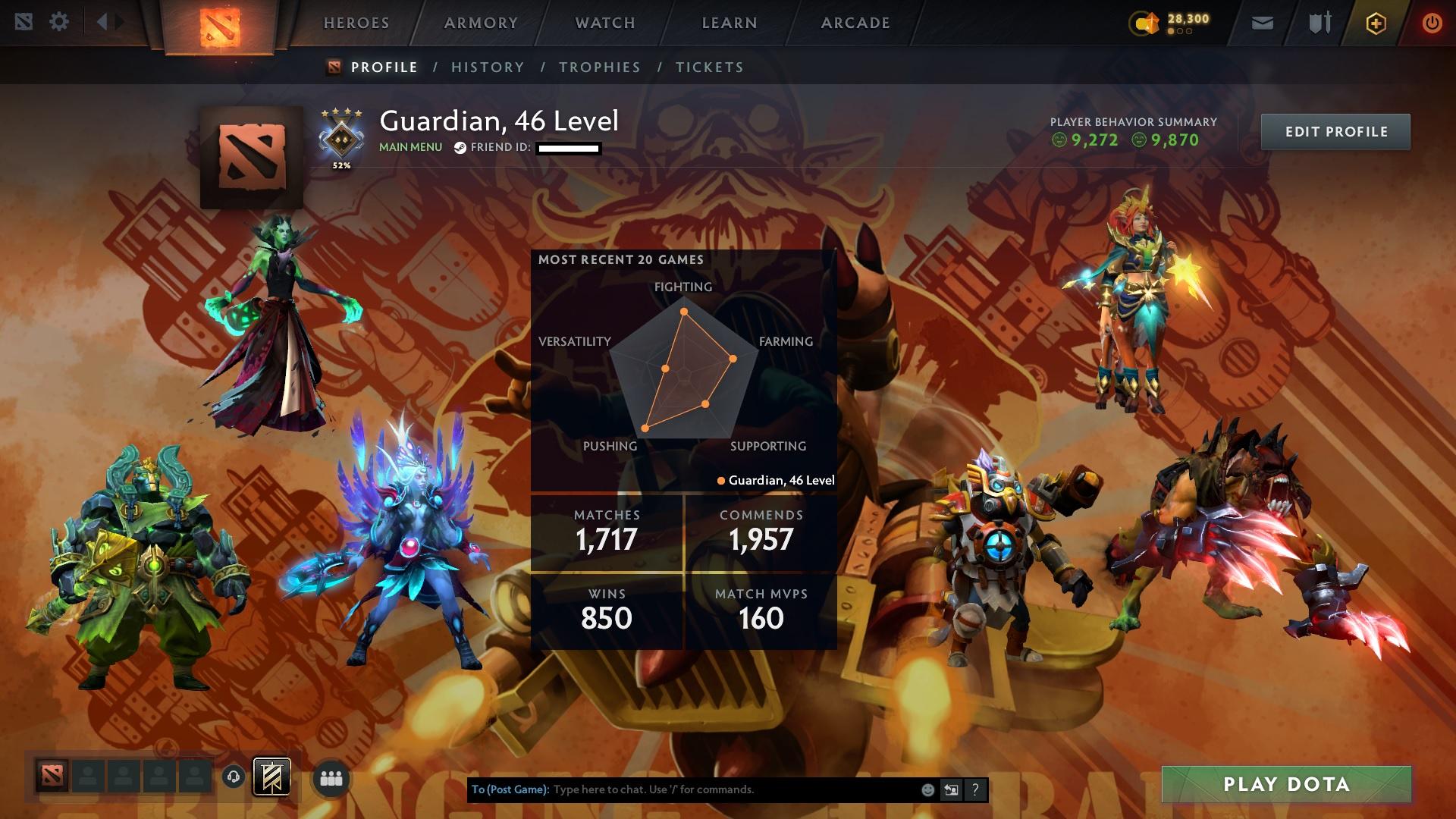Open the TROPHIES tab

point(600,67)
